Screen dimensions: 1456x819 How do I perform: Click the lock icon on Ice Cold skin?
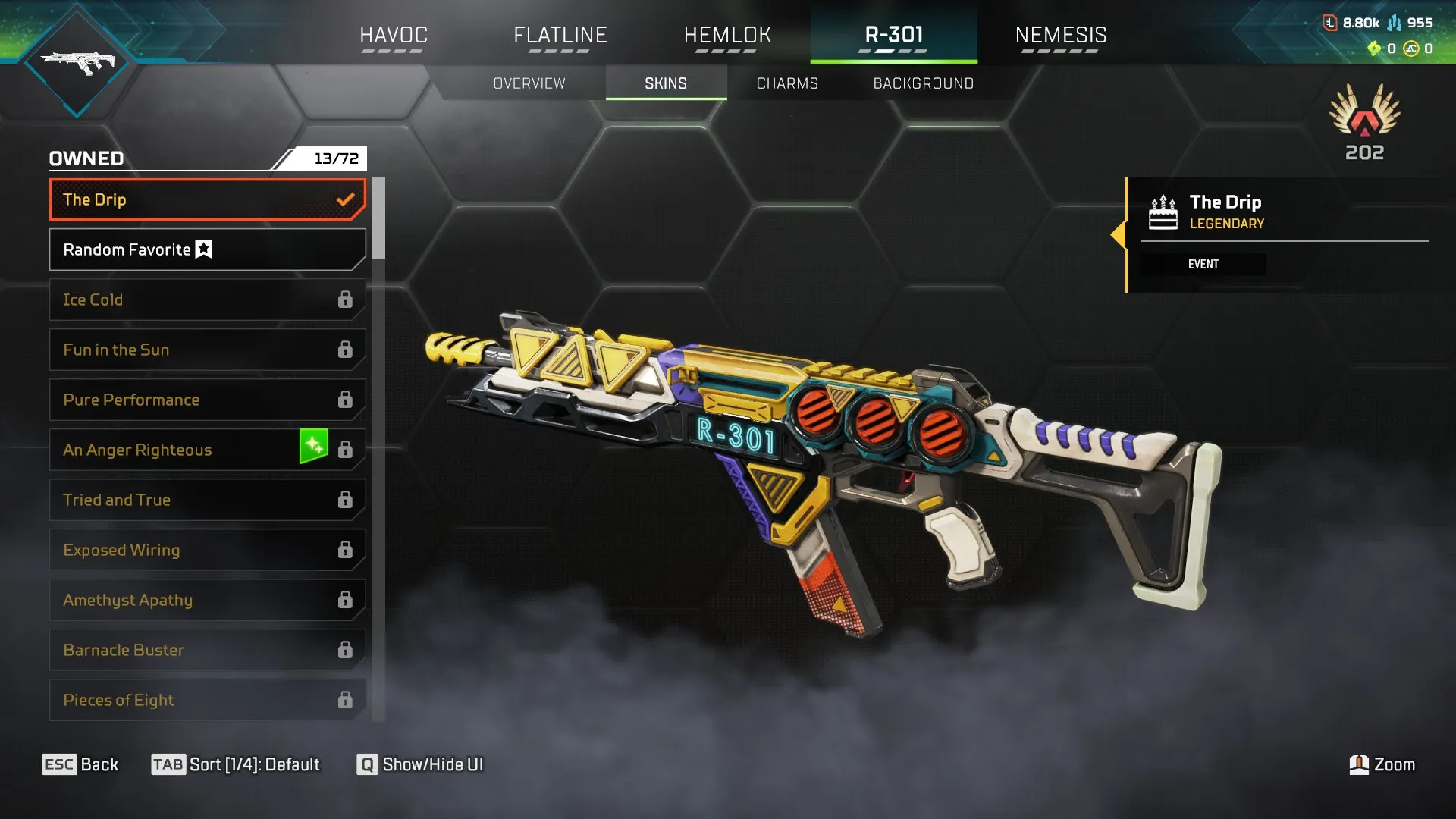pos(347,300)
